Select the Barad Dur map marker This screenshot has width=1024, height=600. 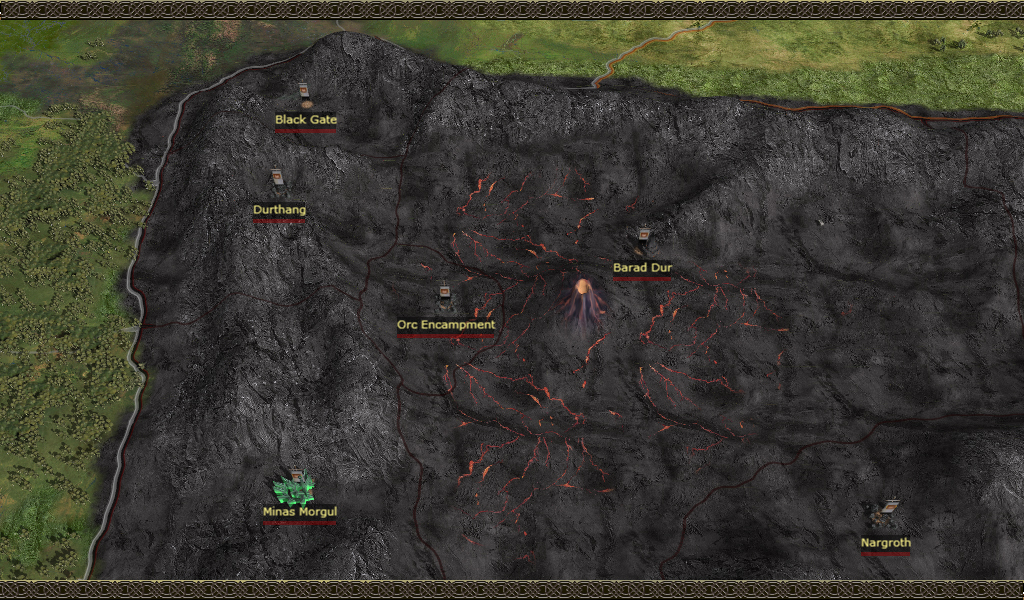pos(643,240)
